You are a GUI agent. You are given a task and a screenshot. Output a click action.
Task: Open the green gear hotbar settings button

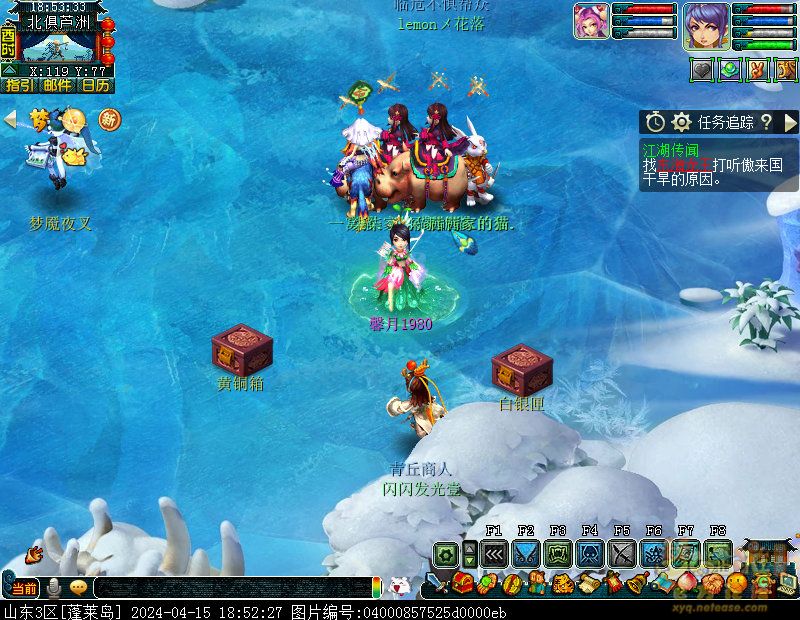[x=445, y=554]
